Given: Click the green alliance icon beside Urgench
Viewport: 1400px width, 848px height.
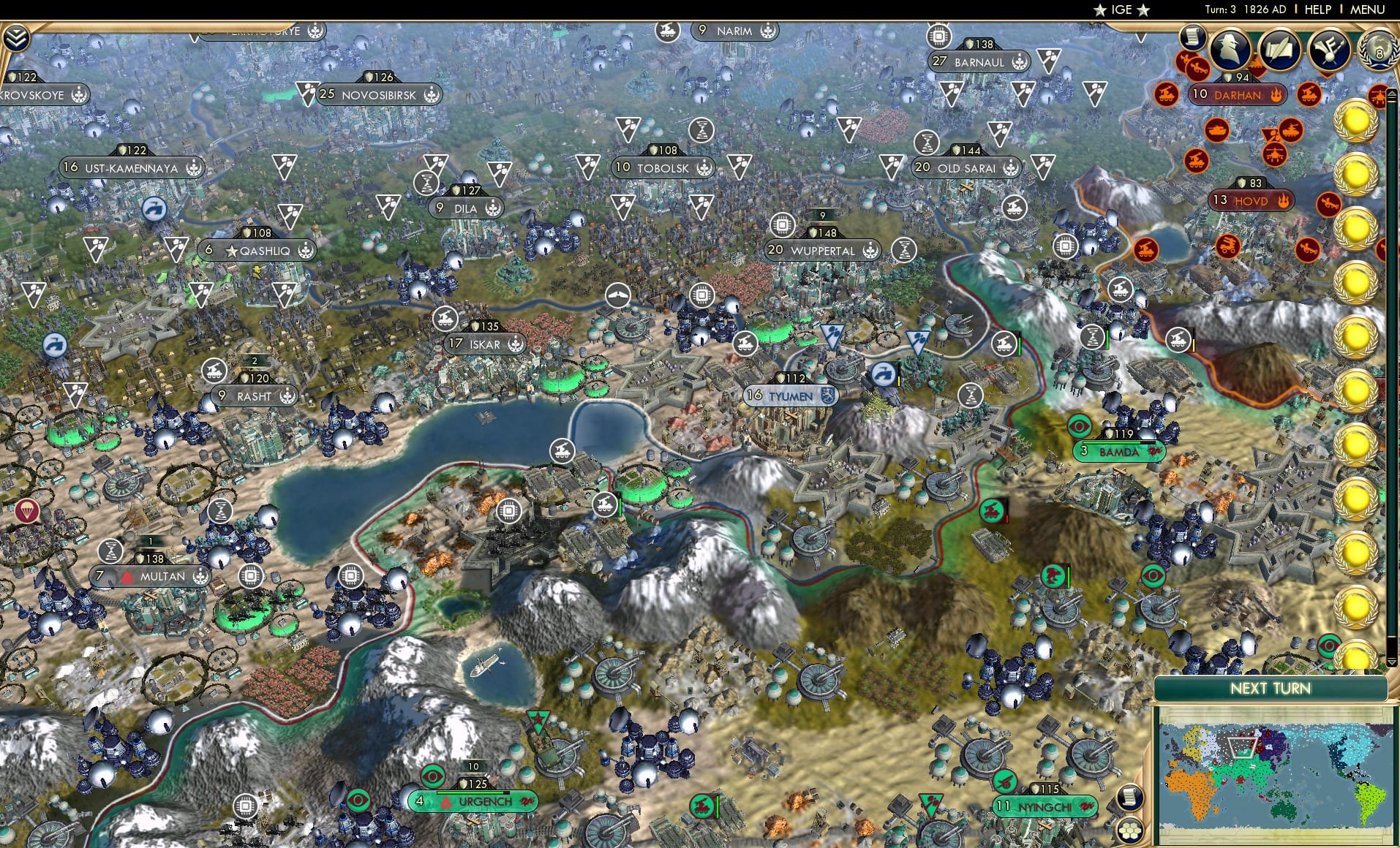Looking at the screenshot, I should tap(527, 801).
